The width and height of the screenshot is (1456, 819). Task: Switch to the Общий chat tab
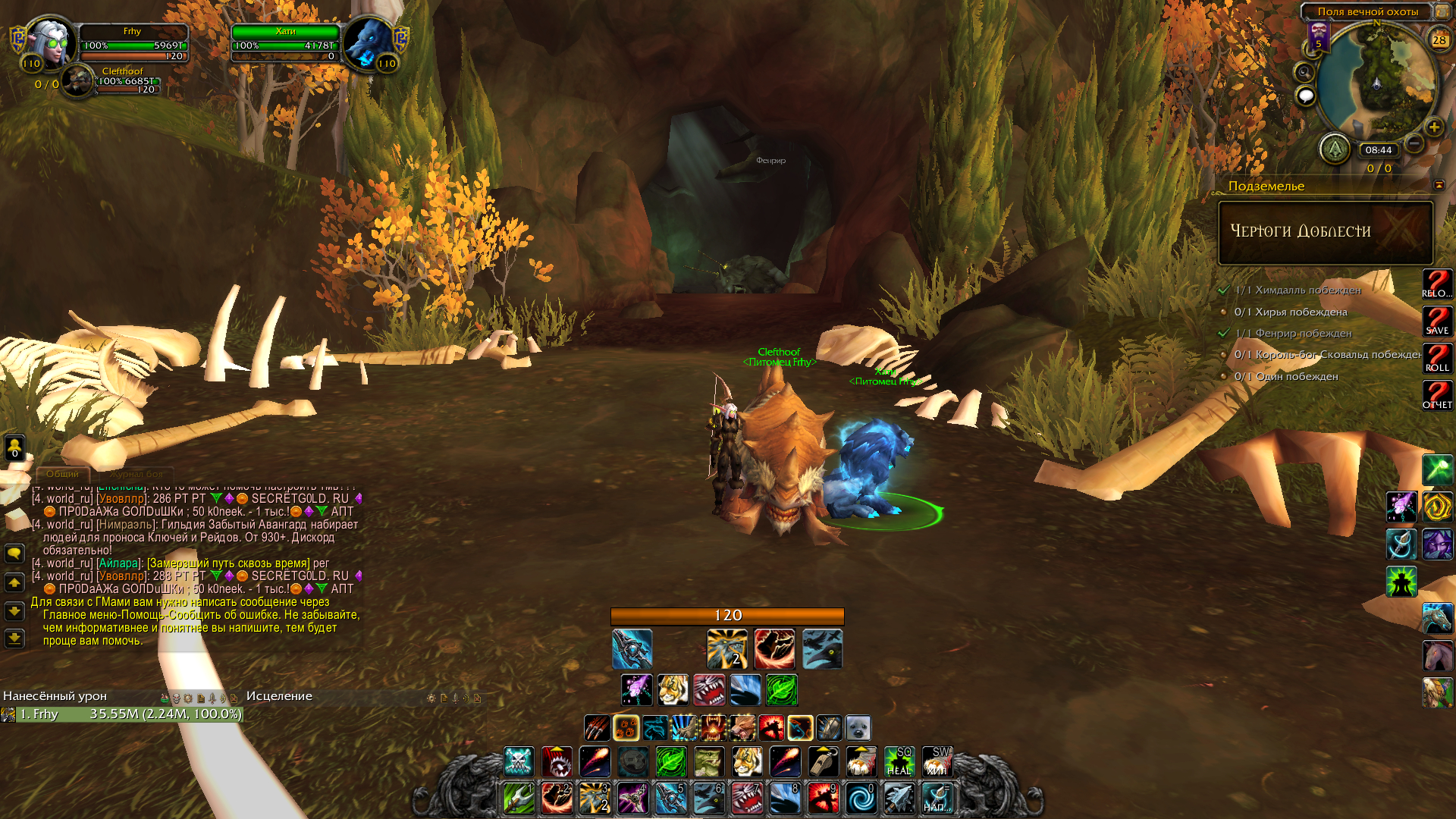click(x=62, y=474)
